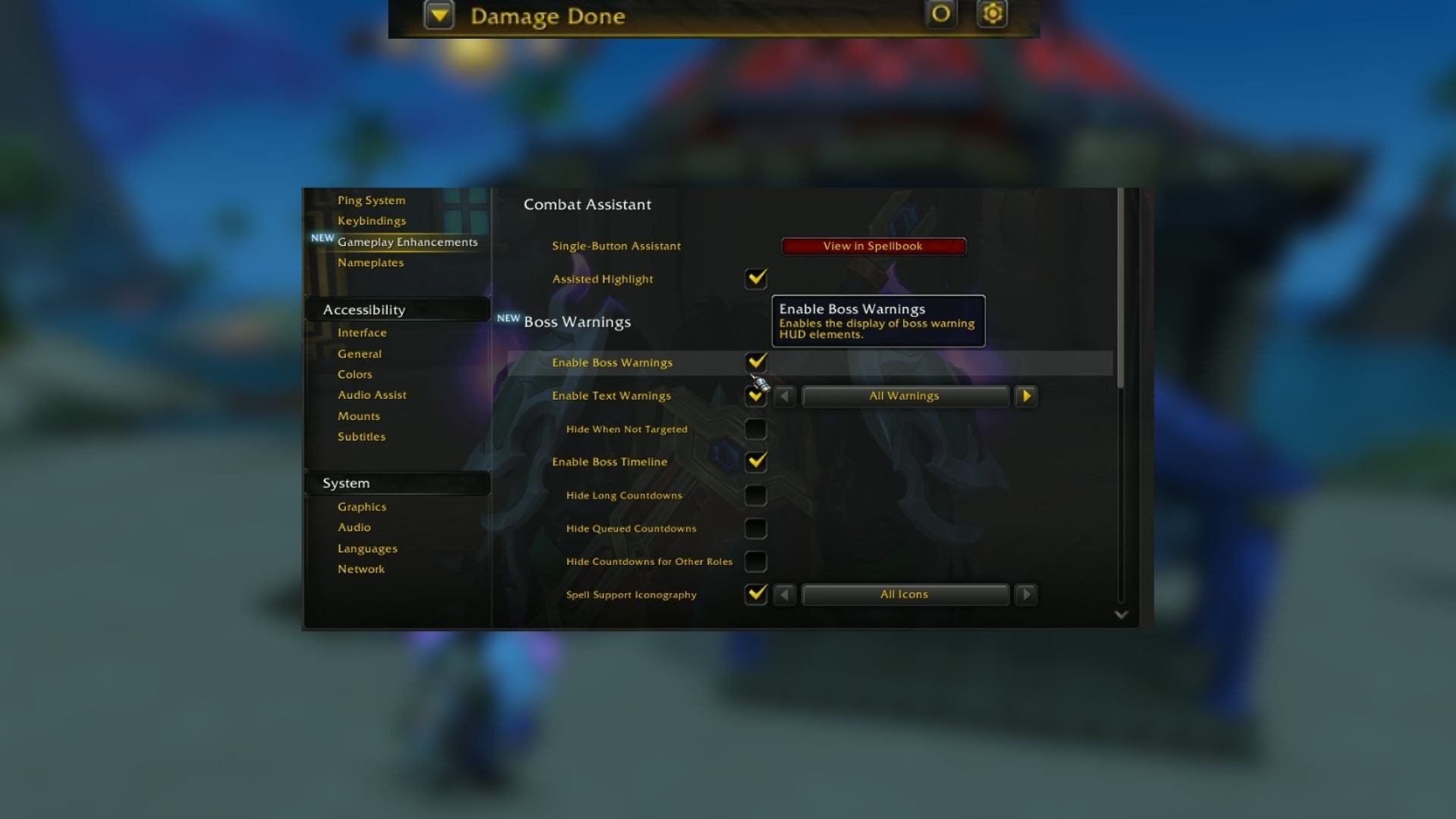Click the gear icon in the Damage Done bar
The width and height of the screenshot is (1456, 819).
(993, 14)
